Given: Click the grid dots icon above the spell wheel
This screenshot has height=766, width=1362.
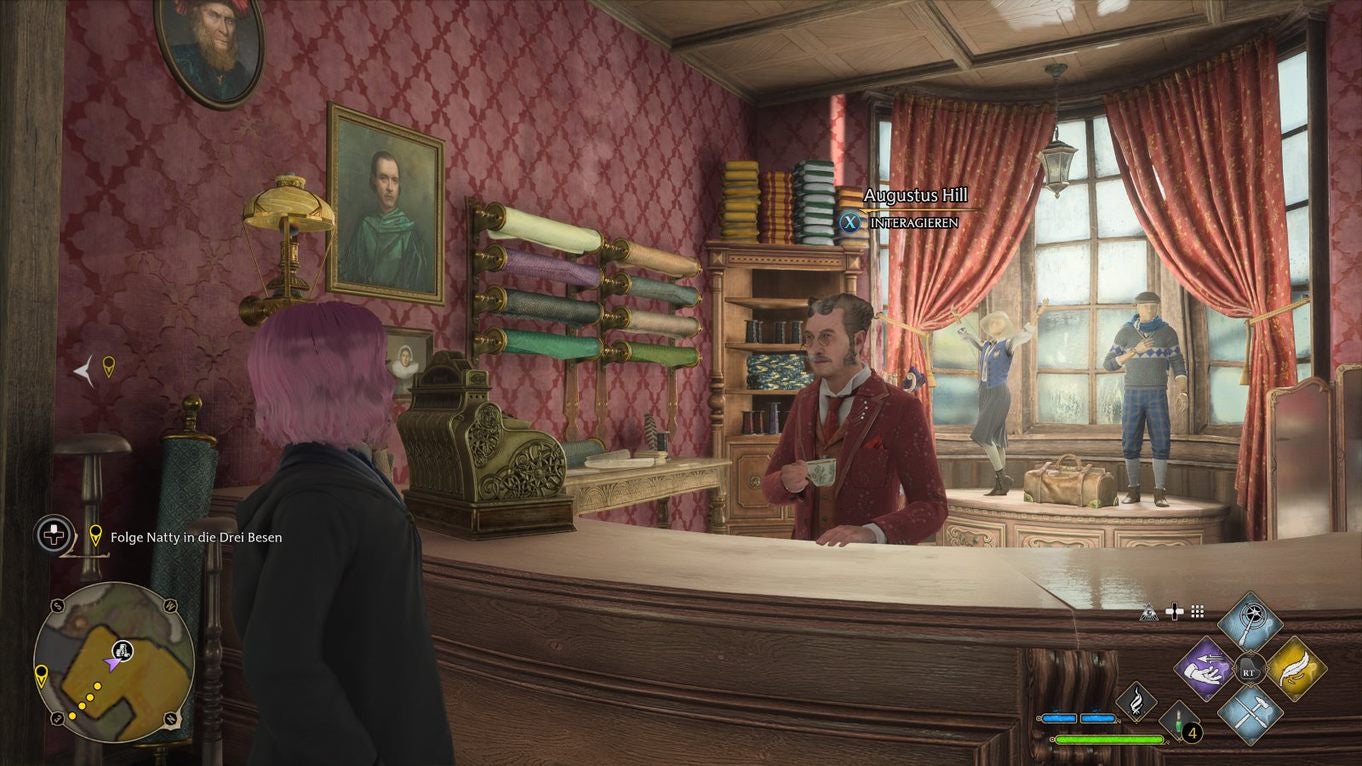Looking at the screenshot, I should [1197, 611].
